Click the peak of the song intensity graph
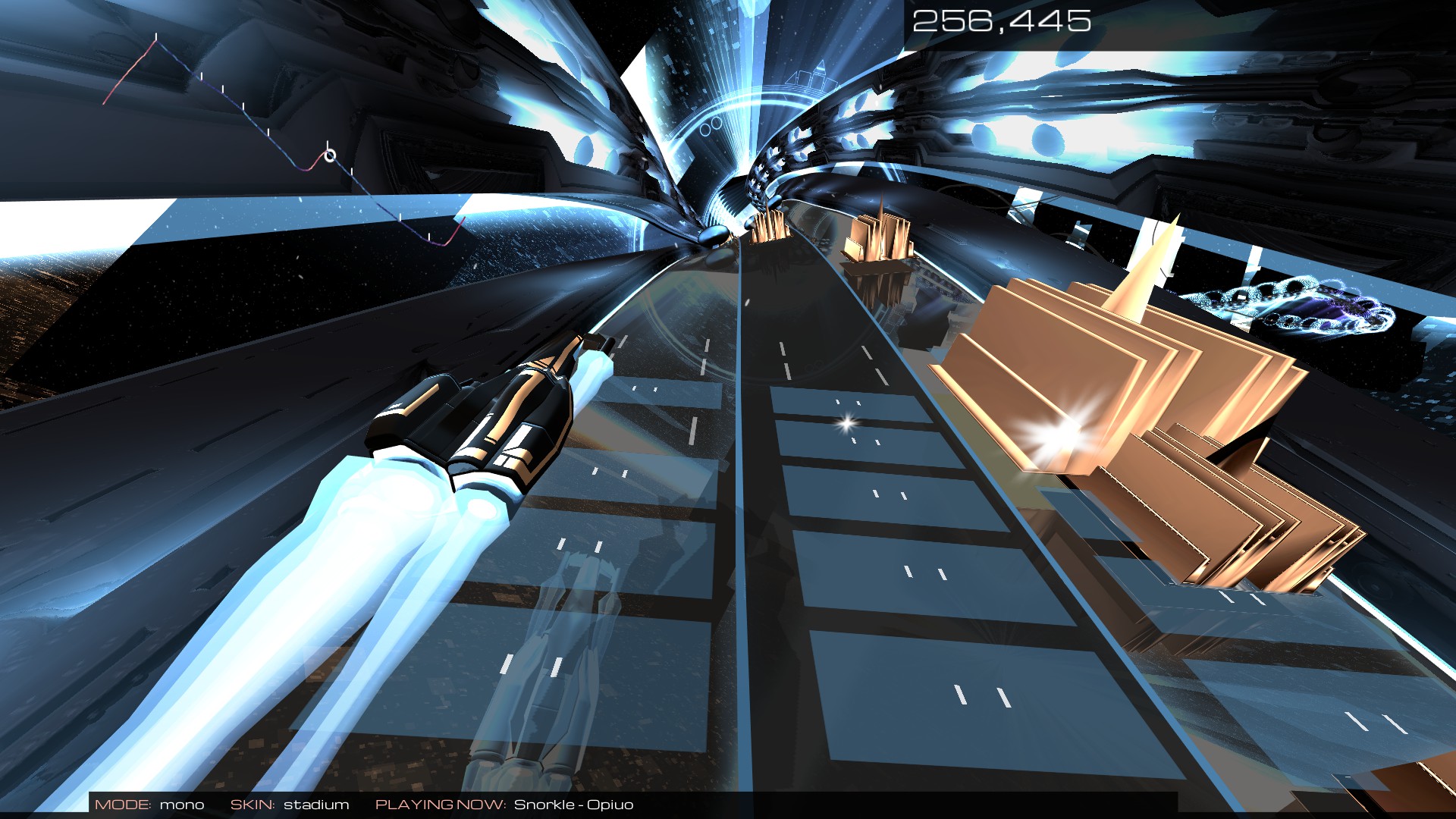The height and width of the screenshot is (819, 1456). point(157,42)
